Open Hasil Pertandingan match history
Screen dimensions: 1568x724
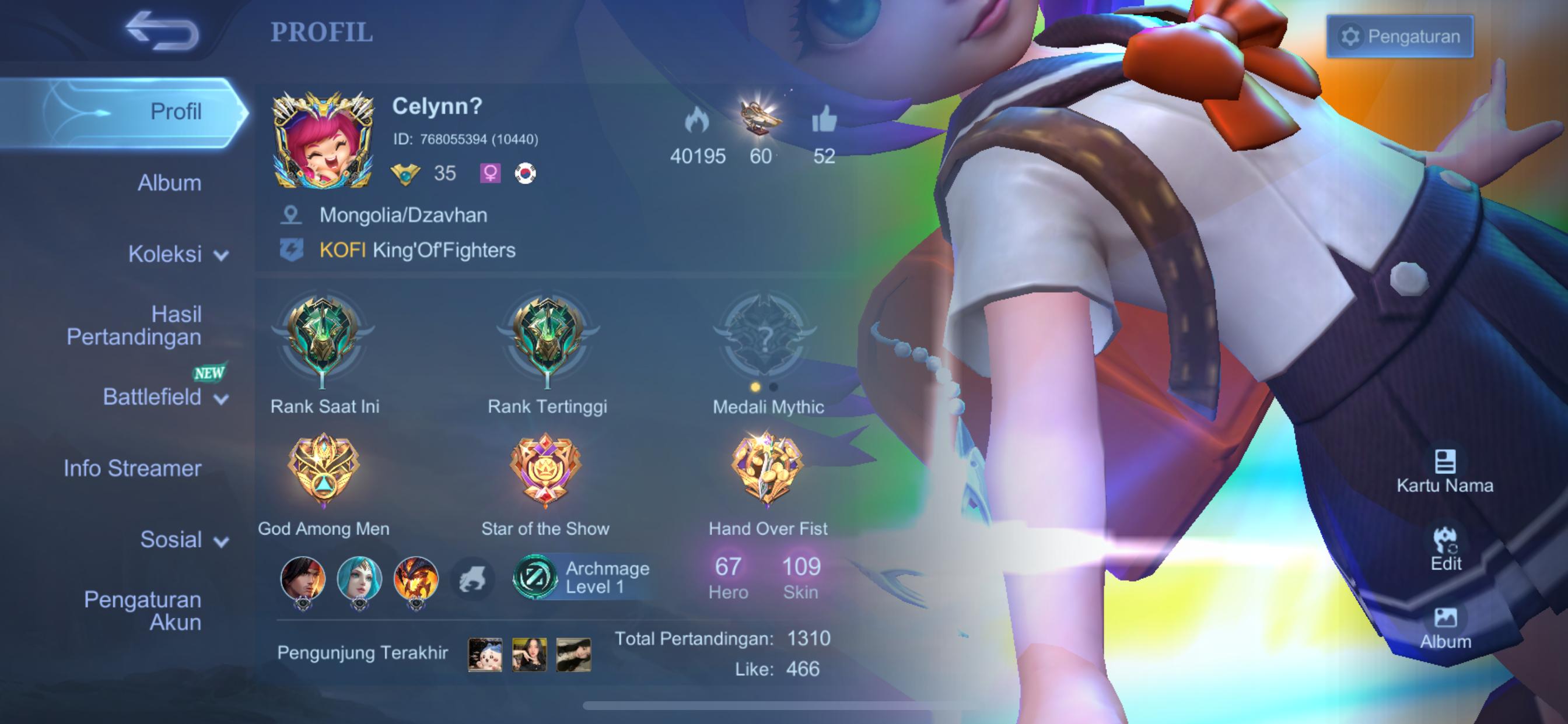click(135, 325)
